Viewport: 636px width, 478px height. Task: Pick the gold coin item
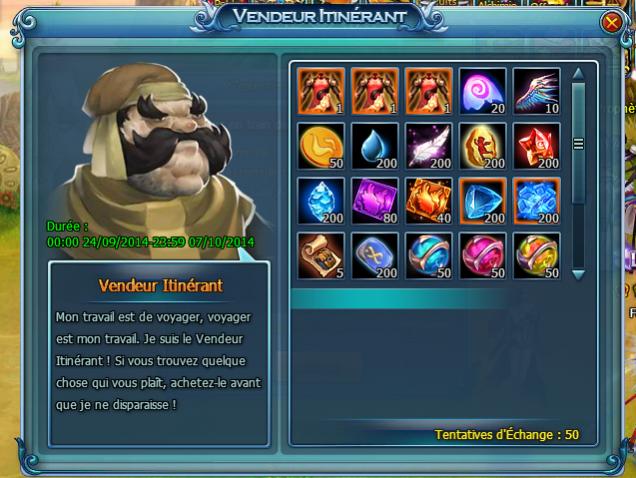(x=321, y=146)
